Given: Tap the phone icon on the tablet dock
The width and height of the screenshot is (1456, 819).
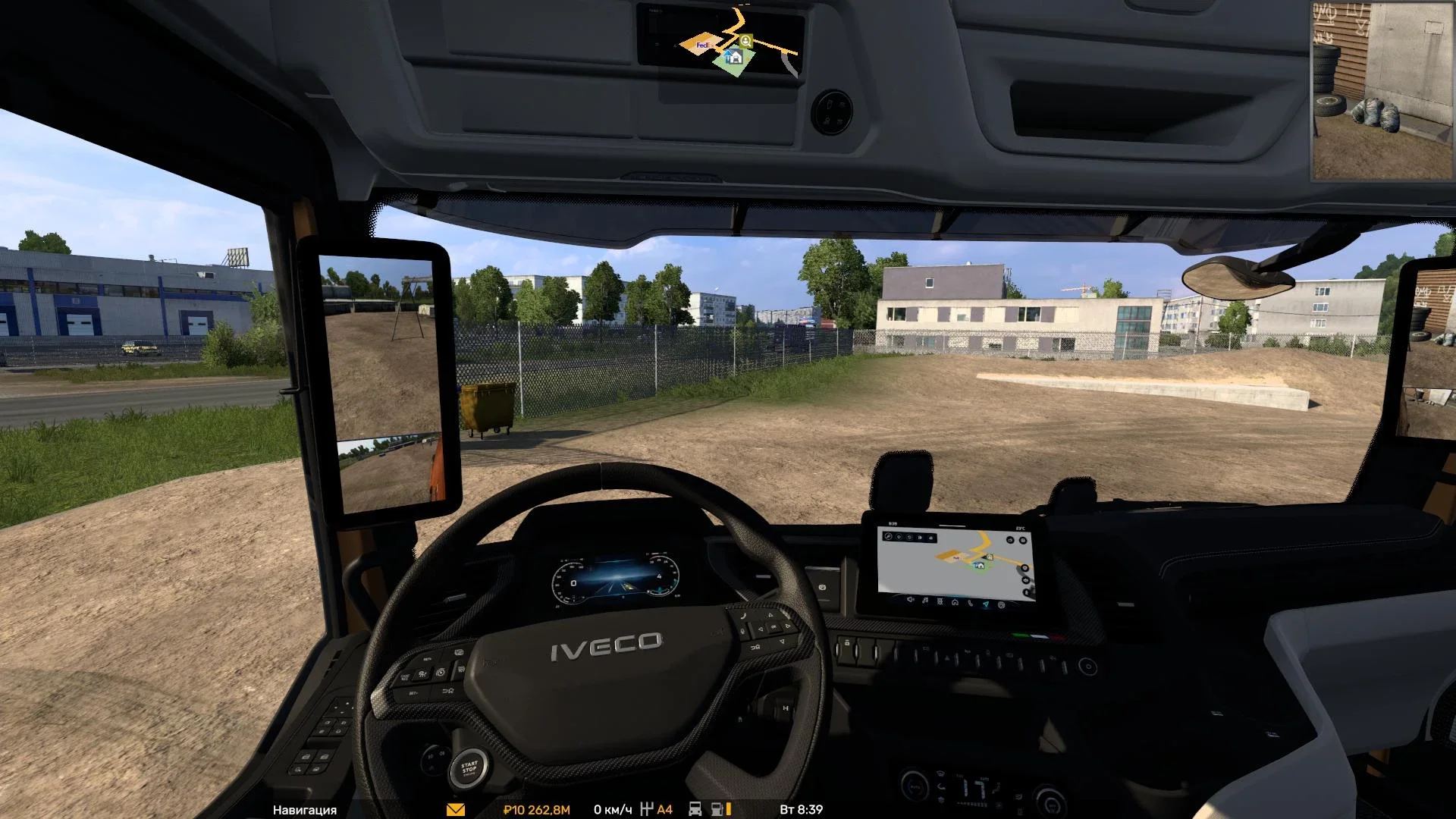Looking at the screenshot, I should point(971,604).
